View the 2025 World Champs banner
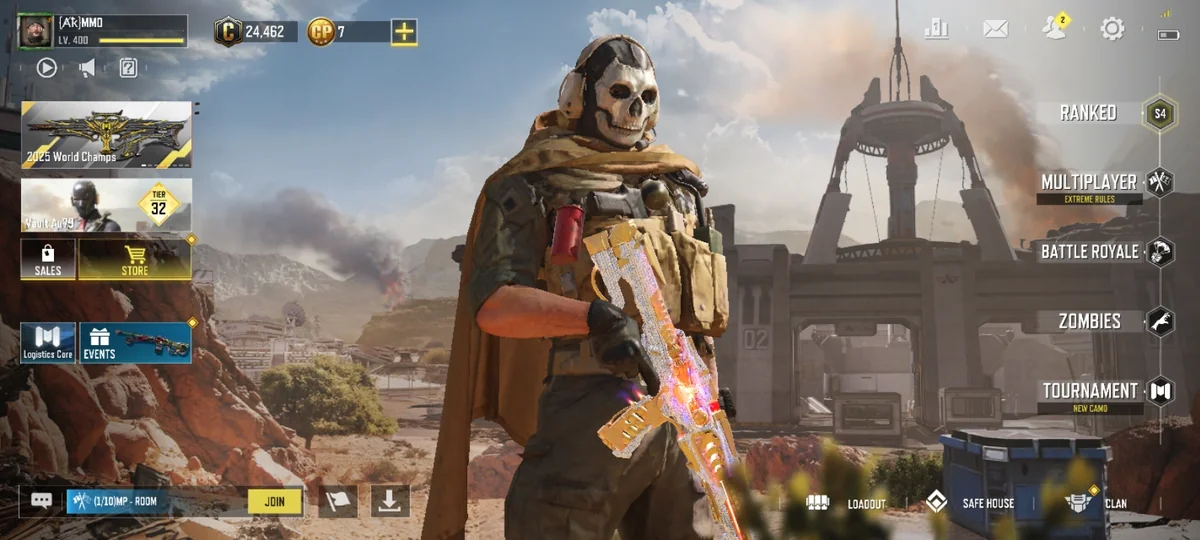 tap(106, 134)
